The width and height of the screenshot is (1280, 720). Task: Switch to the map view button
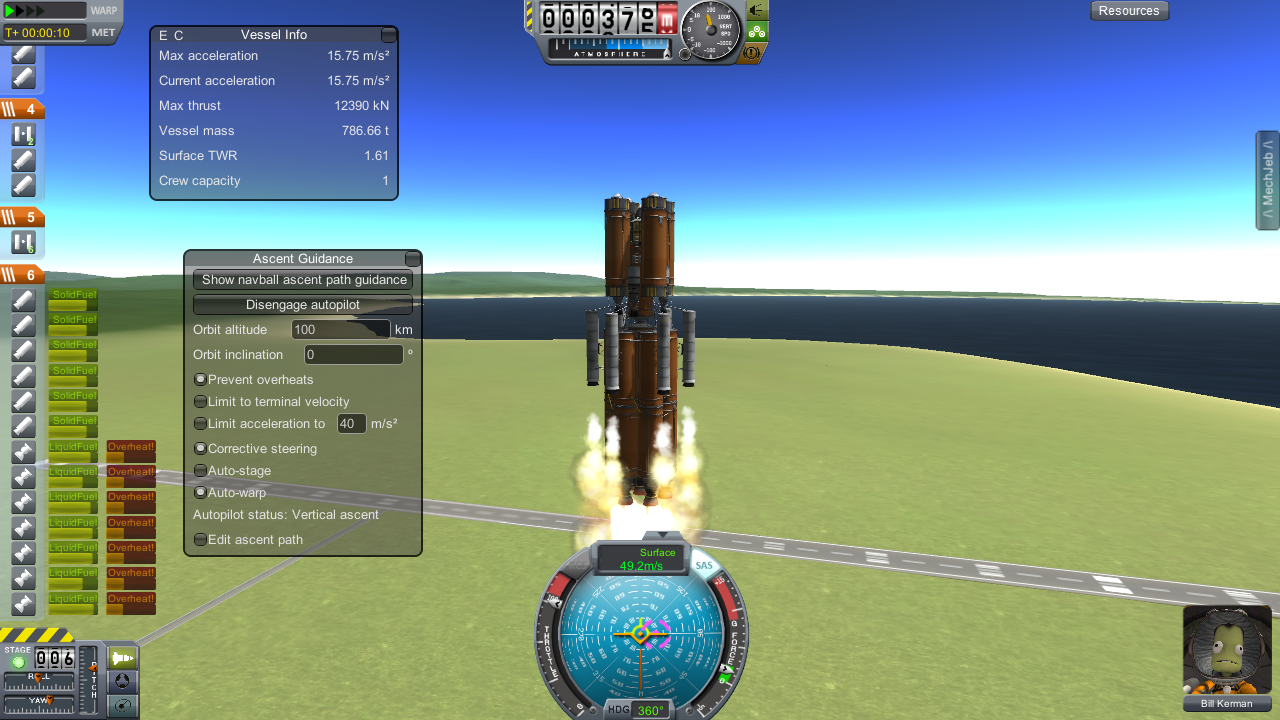pyautogui.click(x=123, y=706)
